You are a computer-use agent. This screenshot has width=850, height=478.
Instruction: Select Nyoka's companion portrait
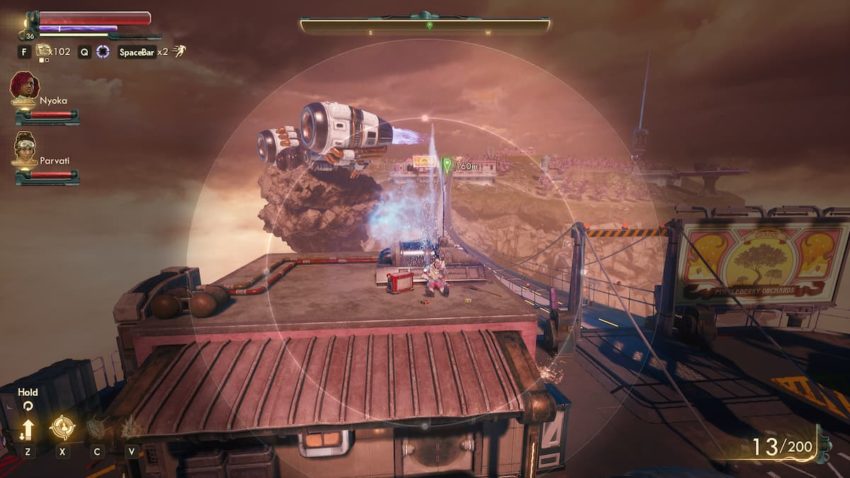(x=25, y=85)
